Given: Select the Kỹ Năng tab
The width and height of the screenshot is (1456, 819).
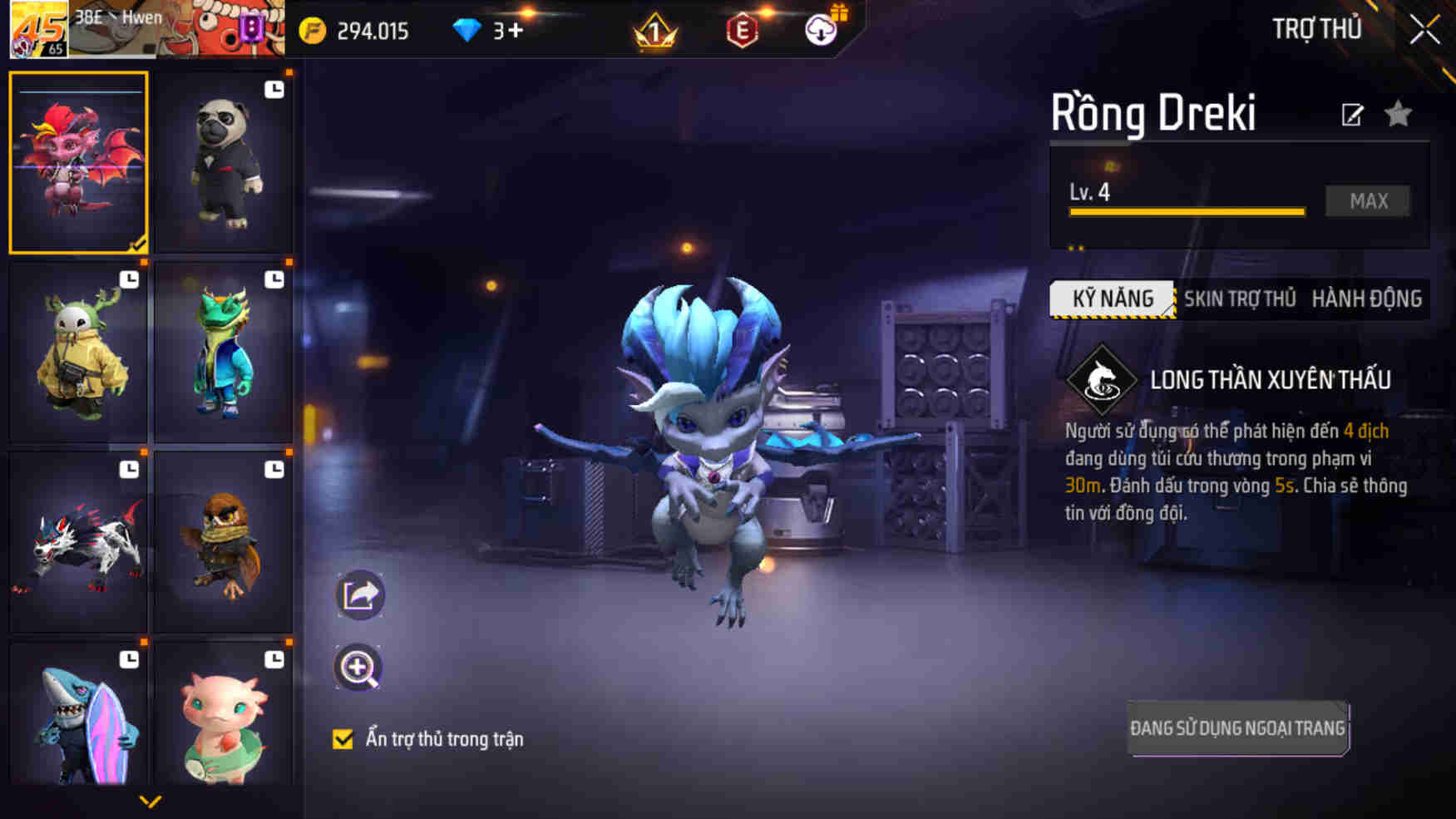Looking at the screenshot, I should click(x=1113, y=299).
